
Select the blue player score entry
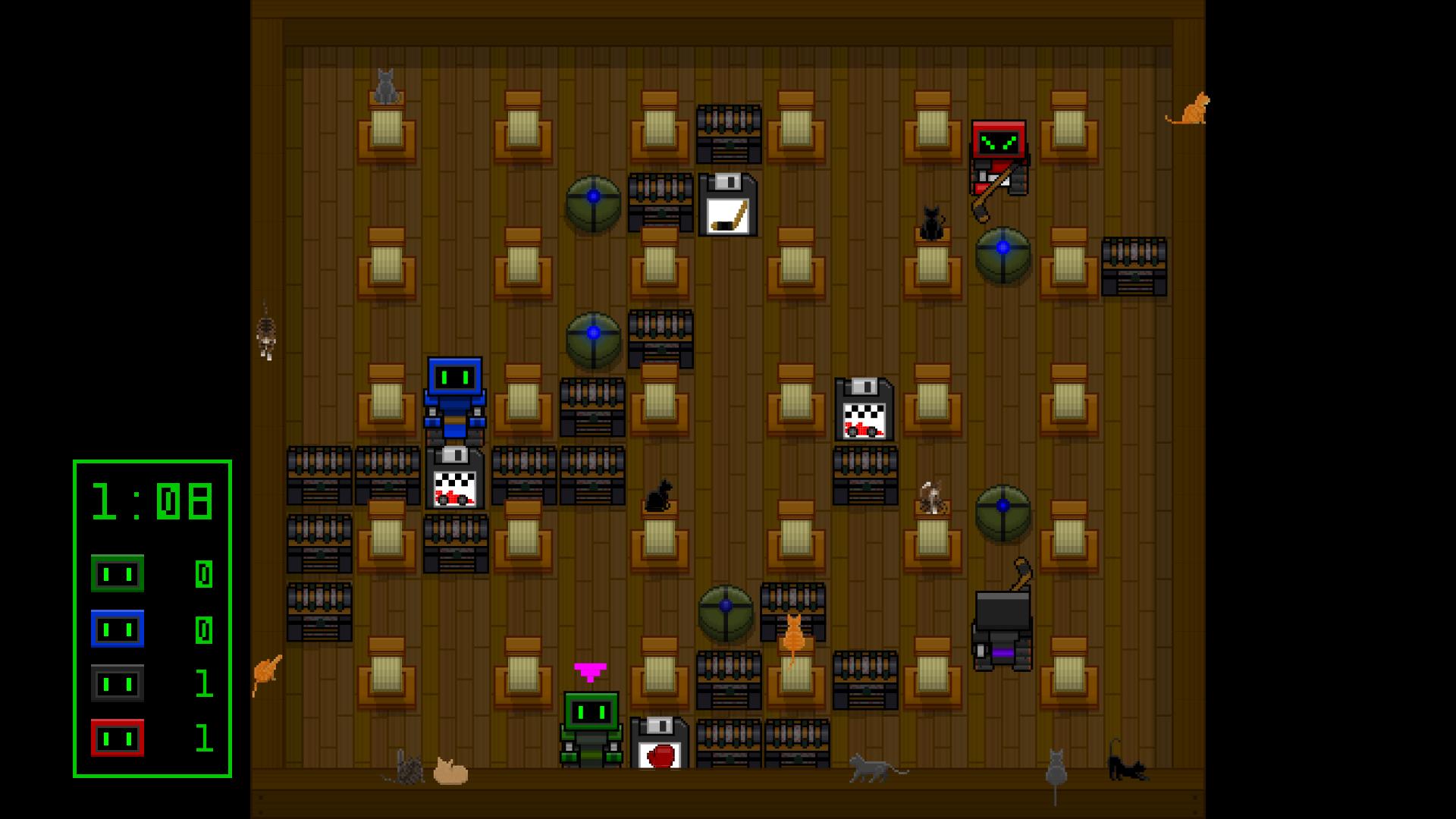coord(118,628)
